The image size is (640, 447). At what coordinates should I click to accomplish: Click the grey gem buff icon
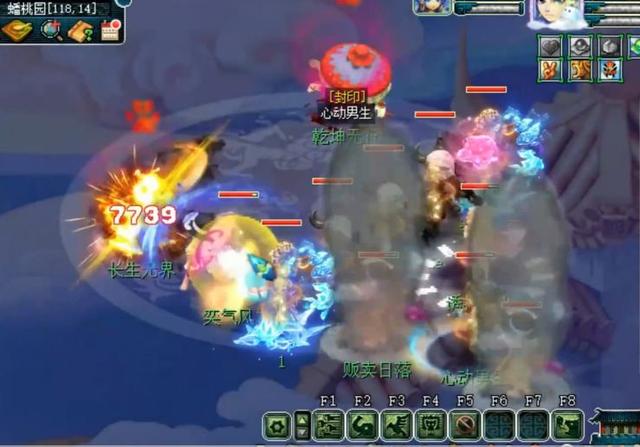coord(609,46)
